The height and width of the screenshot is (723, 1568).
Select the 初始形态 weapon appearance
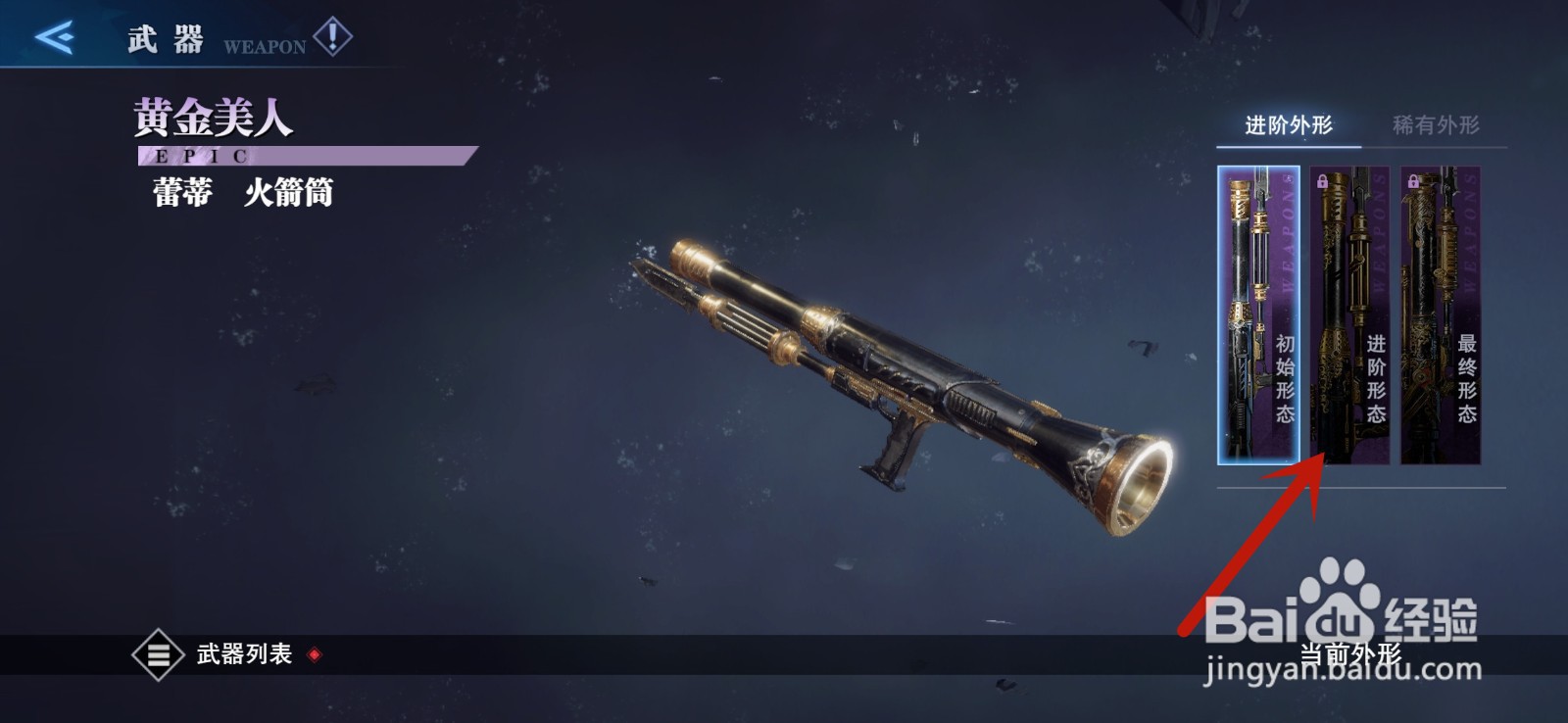coord(1258,314)
